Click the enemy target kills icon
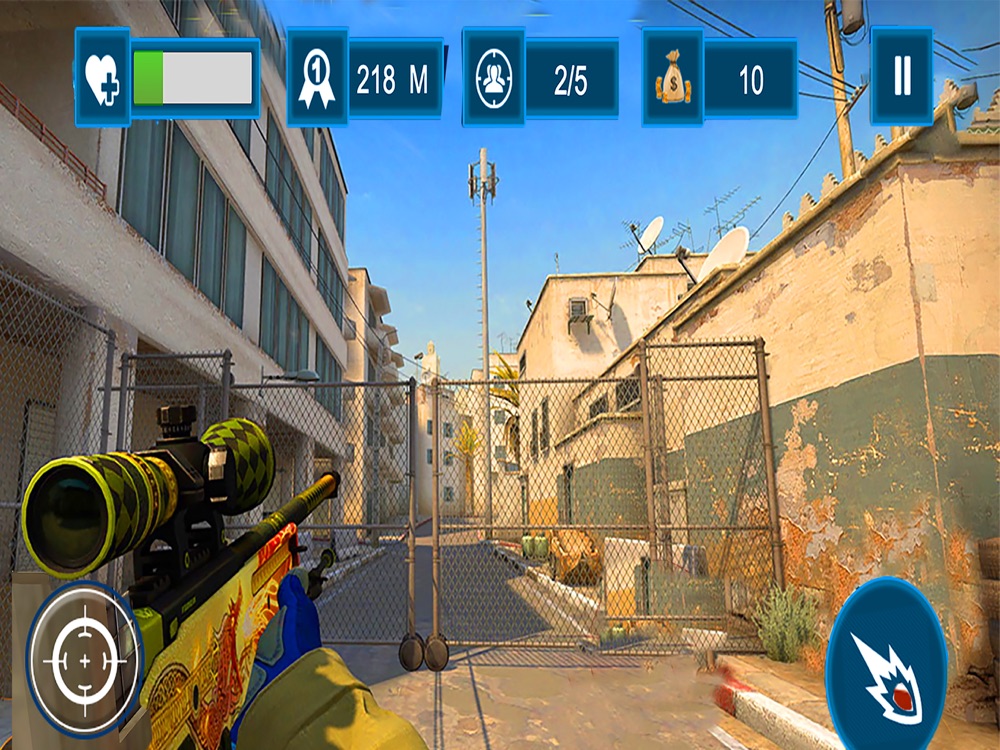 (x=493, y=78)
